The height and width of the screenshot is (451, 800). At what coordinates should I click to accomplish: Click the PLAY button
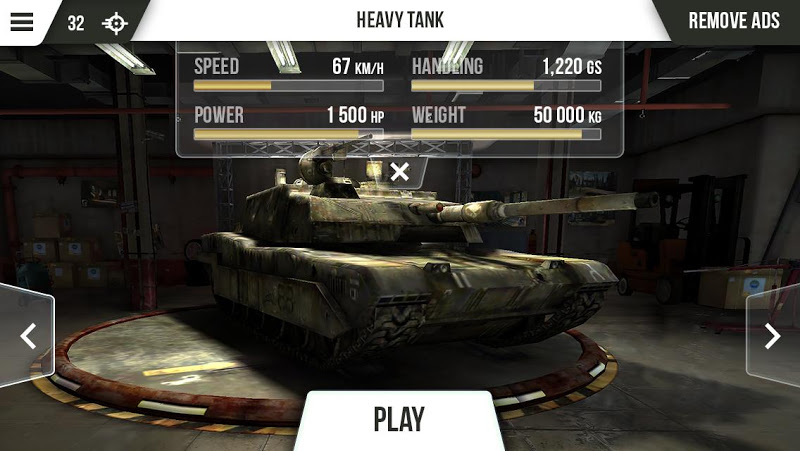click(399, 419)
